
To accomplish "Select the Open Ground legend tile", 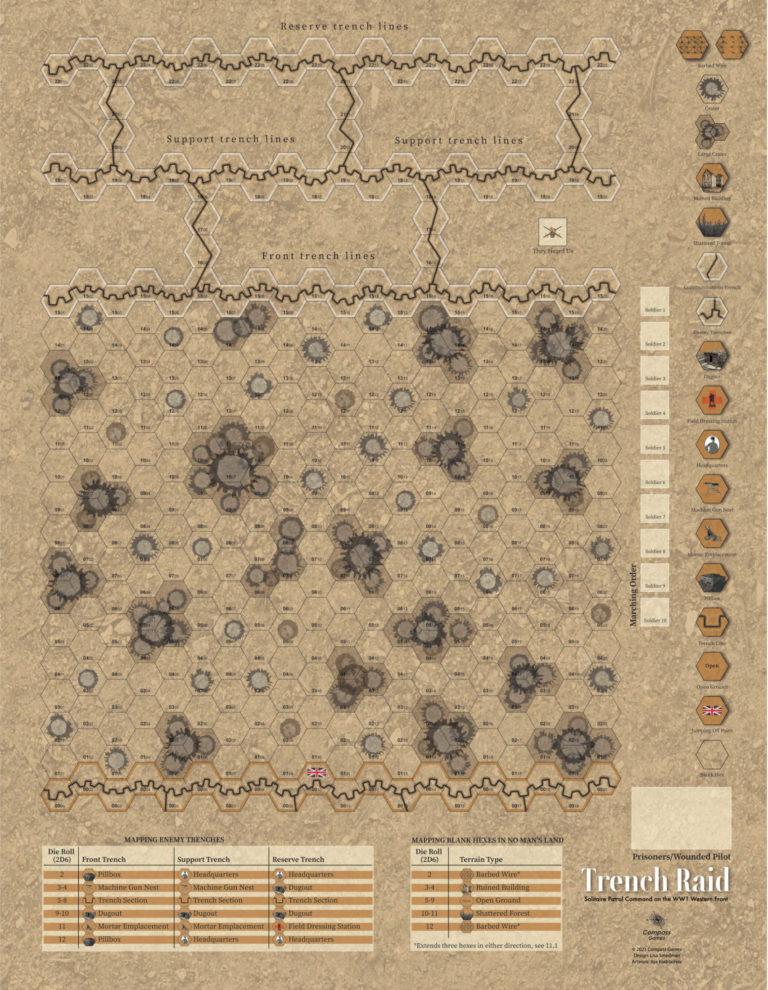I will 713,666.
